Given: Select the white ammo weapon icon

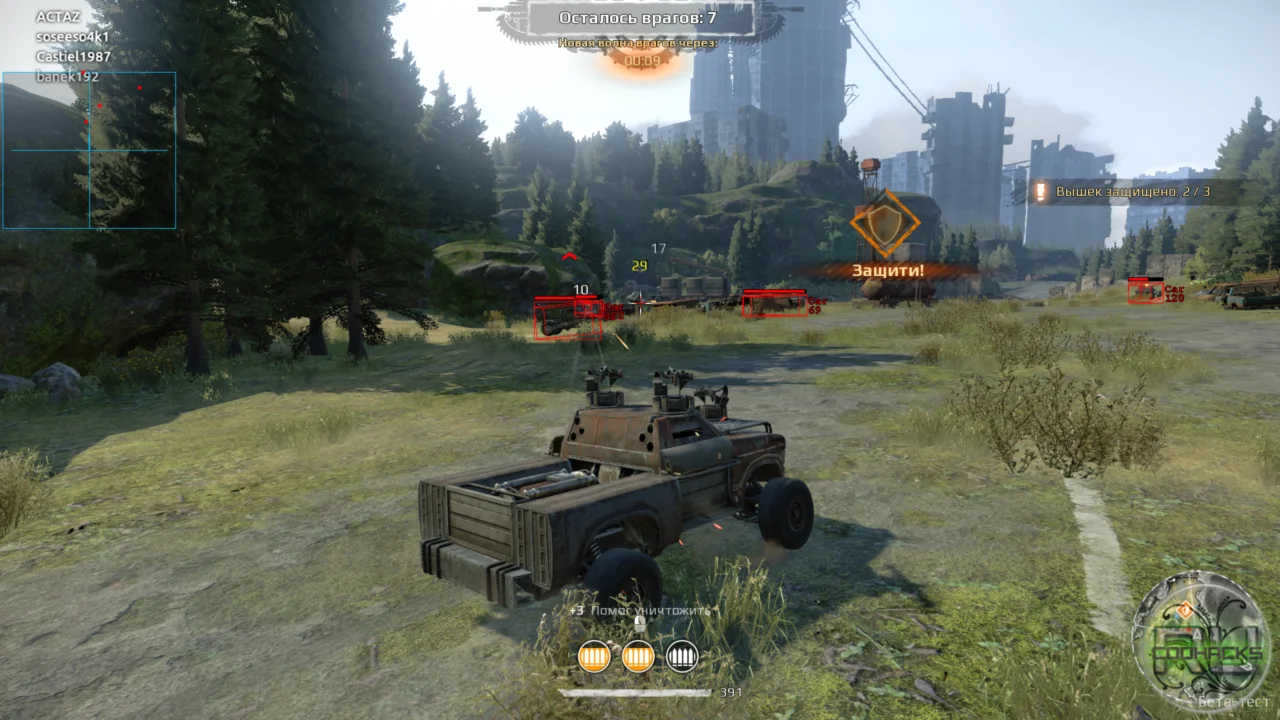Looking at the screenshot, I should 682,656.
